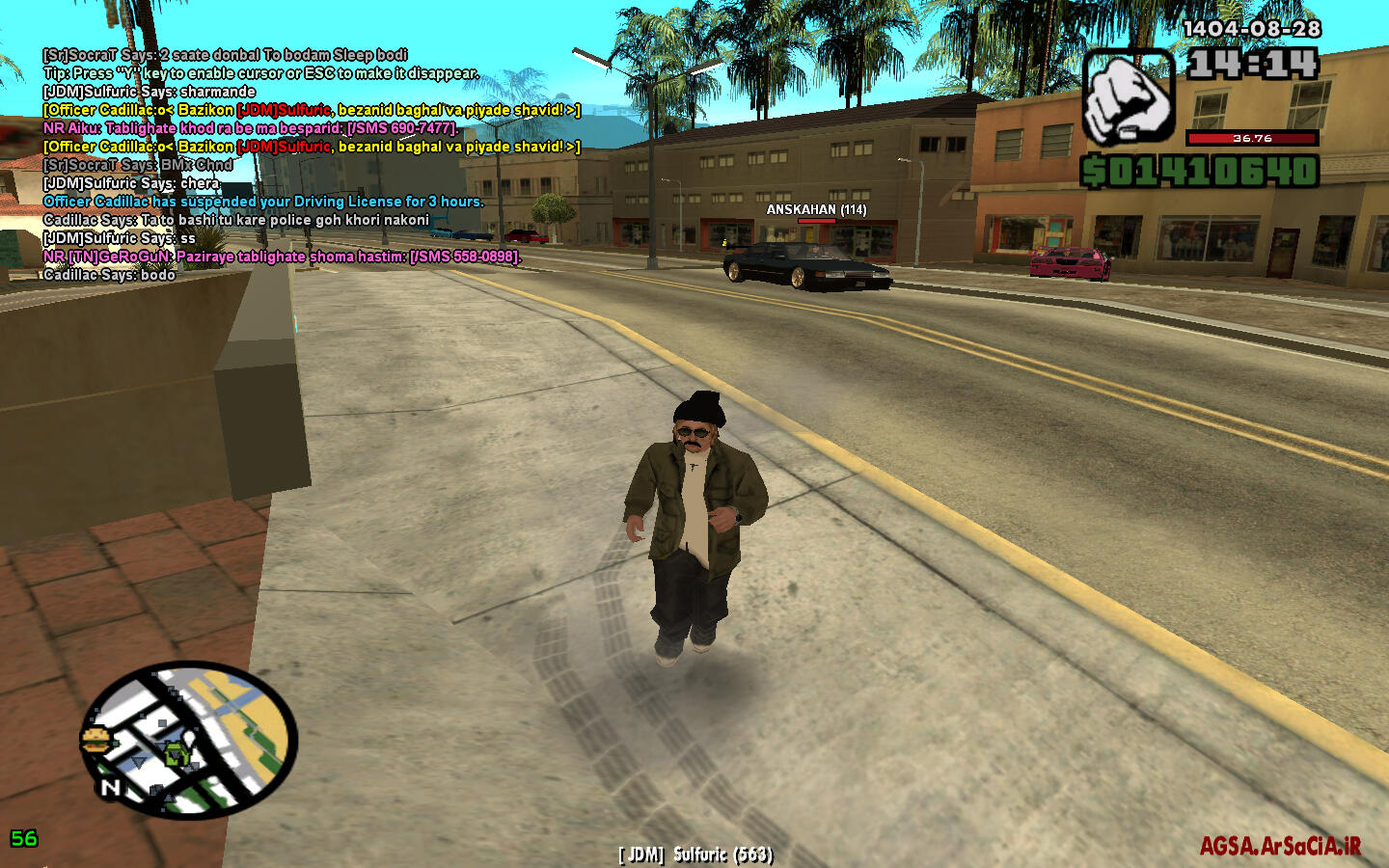The width and height of the screenshot is (1389, 868).
Task: Open the radar minimap
Action: click(x=189, y=740)
